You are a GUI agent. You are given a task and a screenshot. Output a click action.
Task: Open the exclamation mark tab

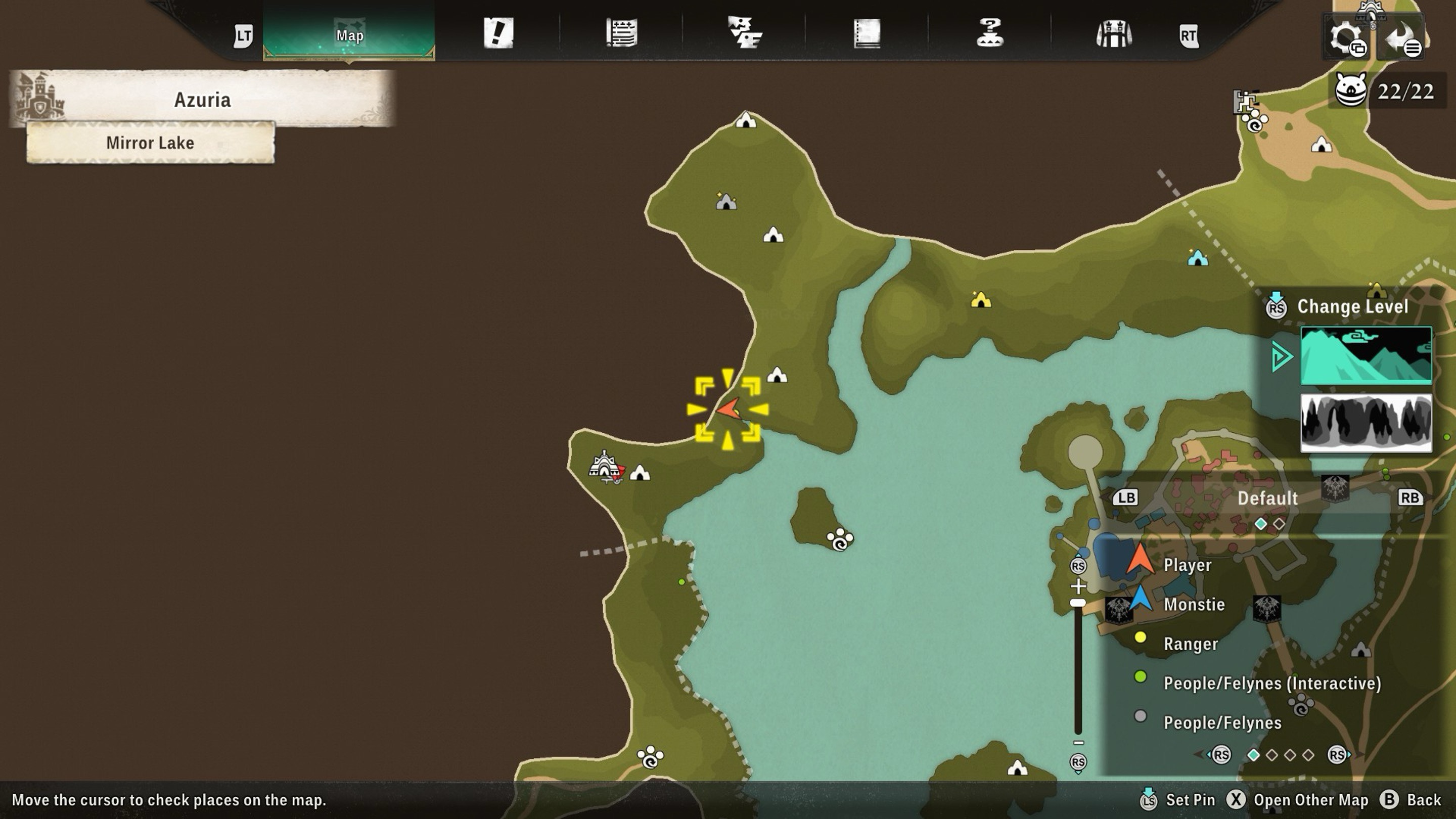[x=498, y=33]
